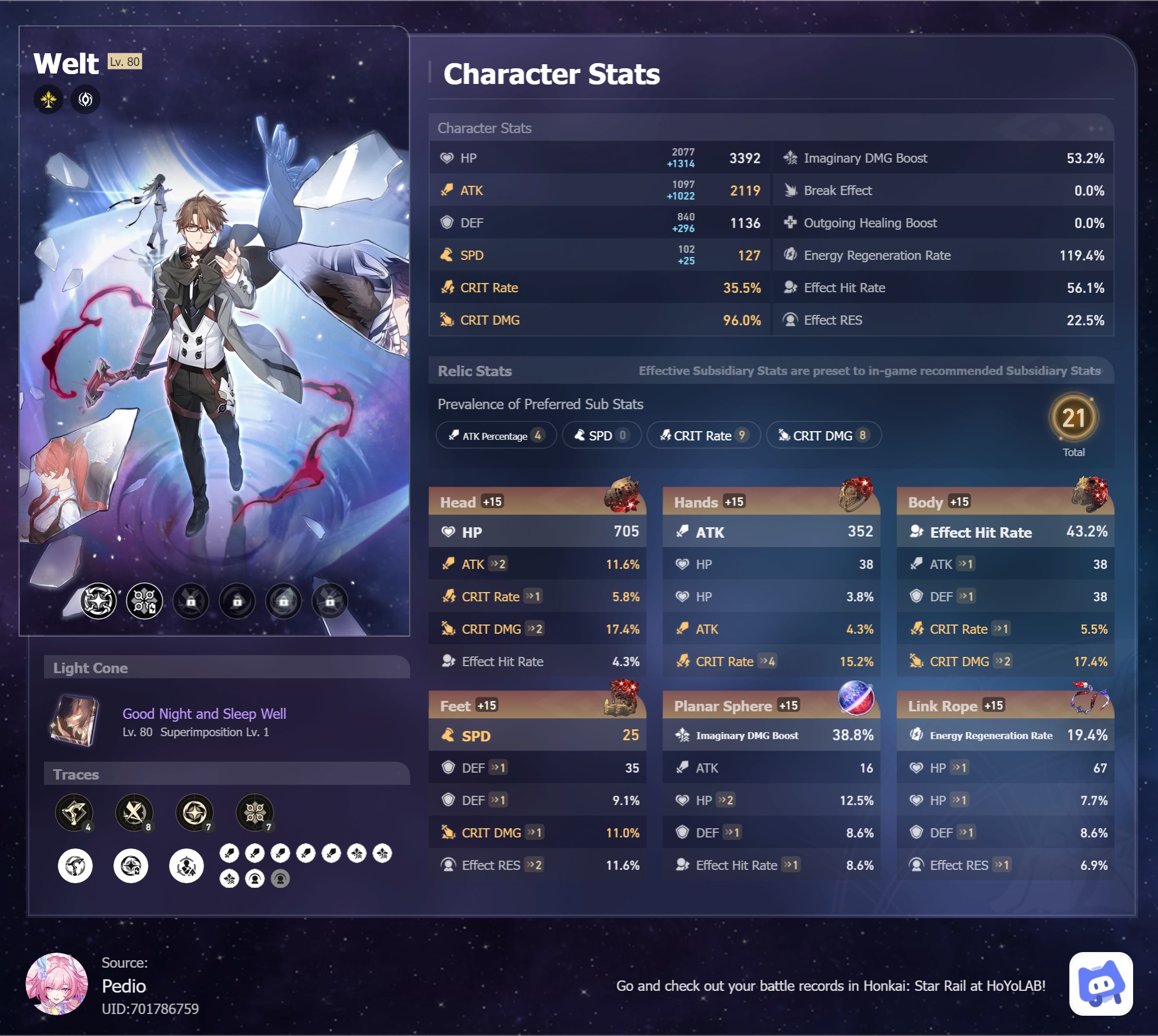
Task: View the gold 21 Total badge
Action: pyautogui.click(x=1073, y=418)
